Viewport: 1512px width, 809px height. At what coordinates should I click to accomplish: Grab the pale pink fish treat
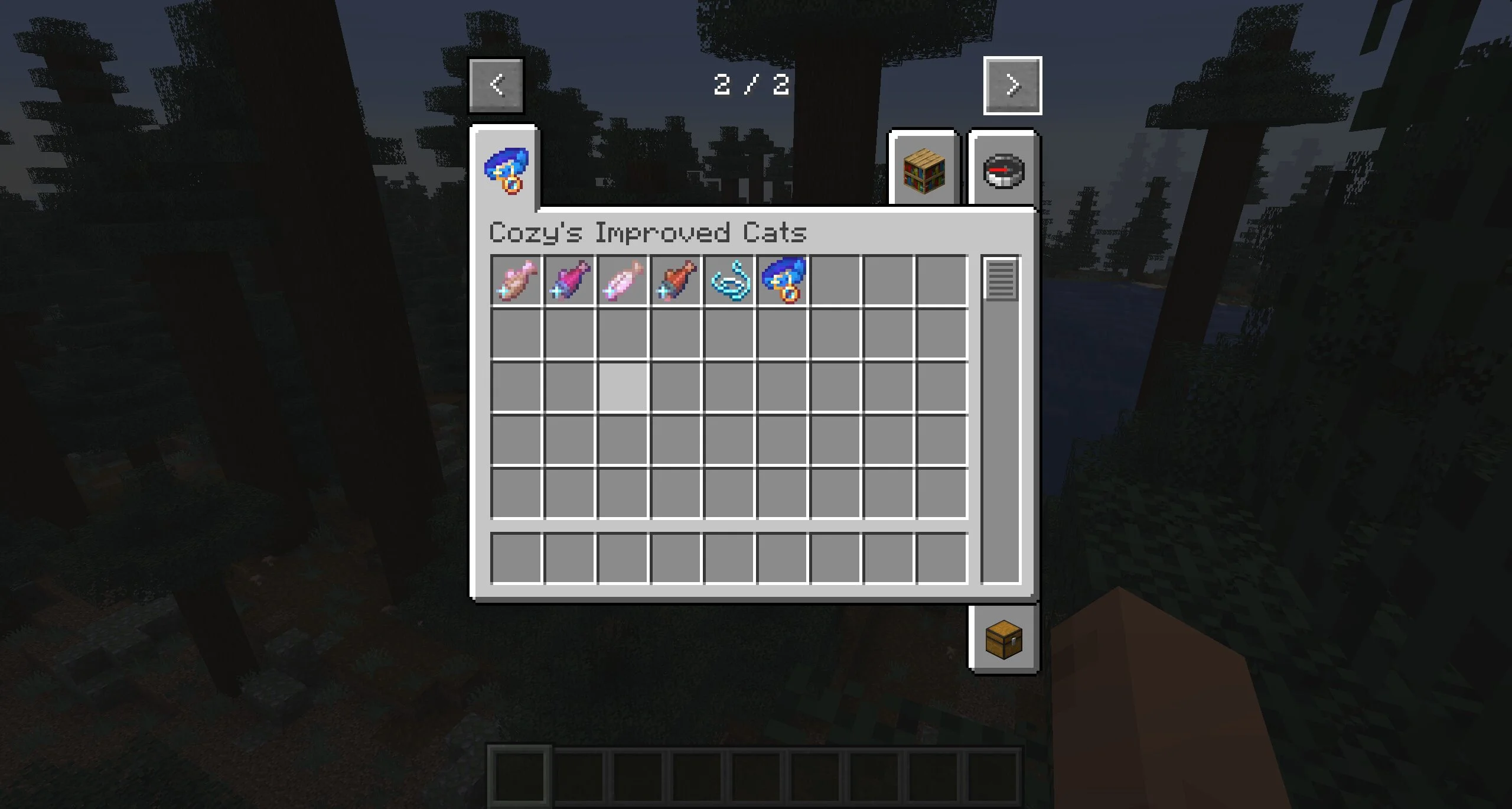pyautogui.click(x=623, y=281)
